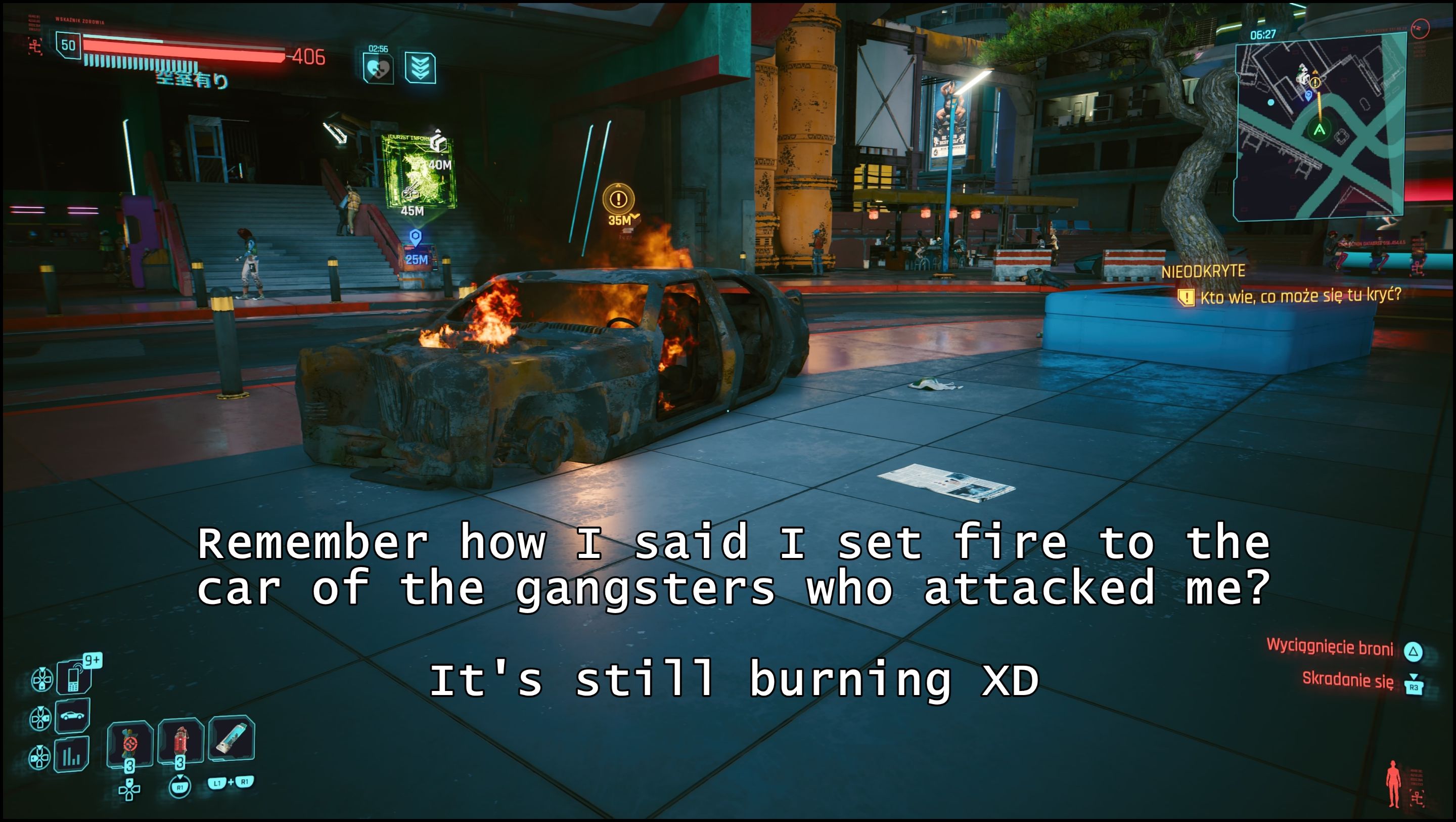Check the downward chevrons debuff icon
Viewport: 1456px width, 822px height.
click(x=420, y=68)
